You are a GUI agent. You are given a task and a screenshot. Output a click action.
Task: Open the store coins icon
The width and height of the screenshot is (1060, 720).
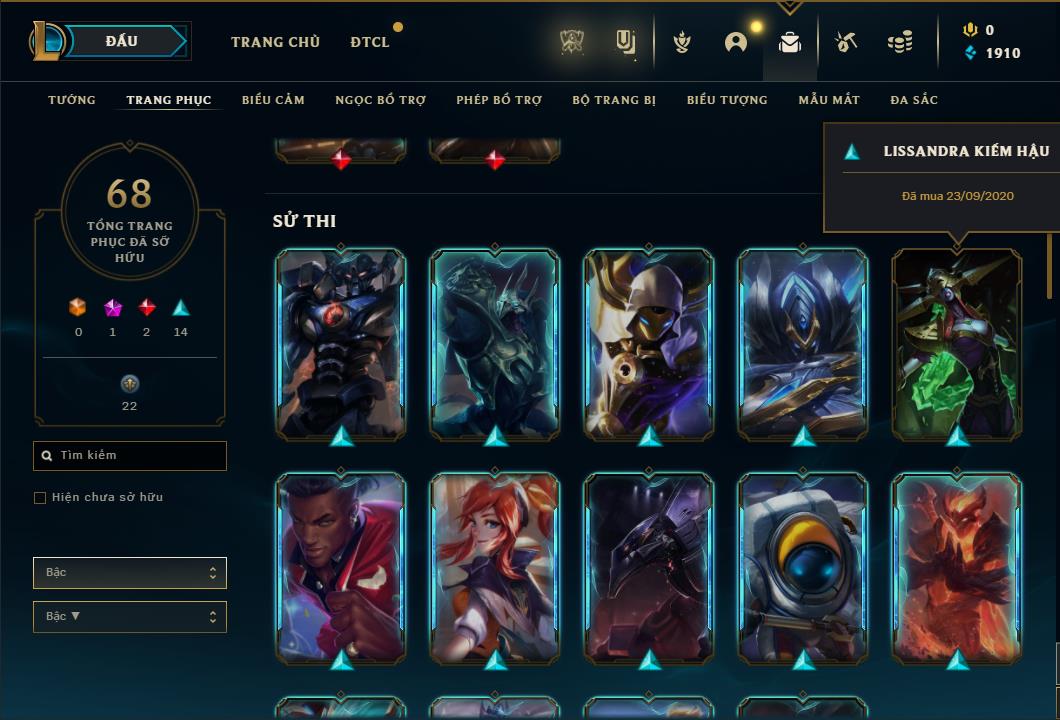tap(900, 42)
